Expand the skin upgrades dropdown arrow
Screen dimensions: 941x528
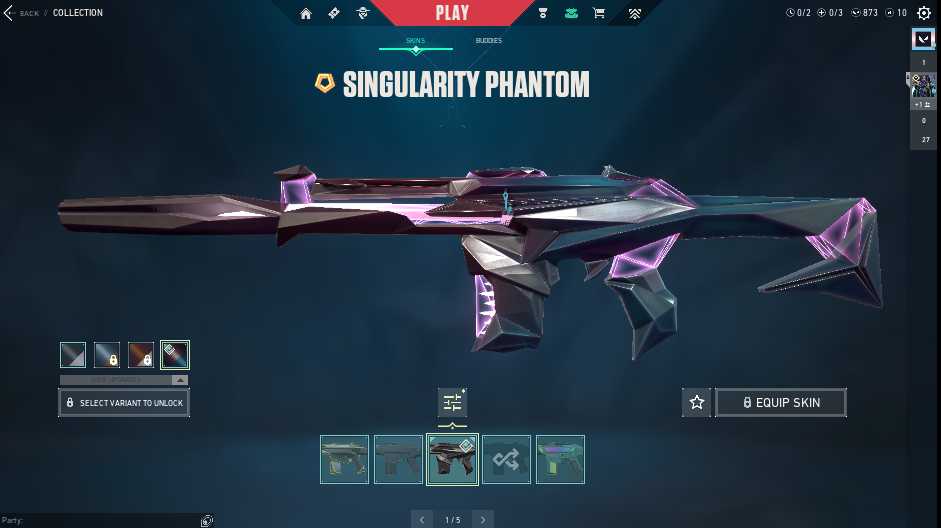[179, 380]
